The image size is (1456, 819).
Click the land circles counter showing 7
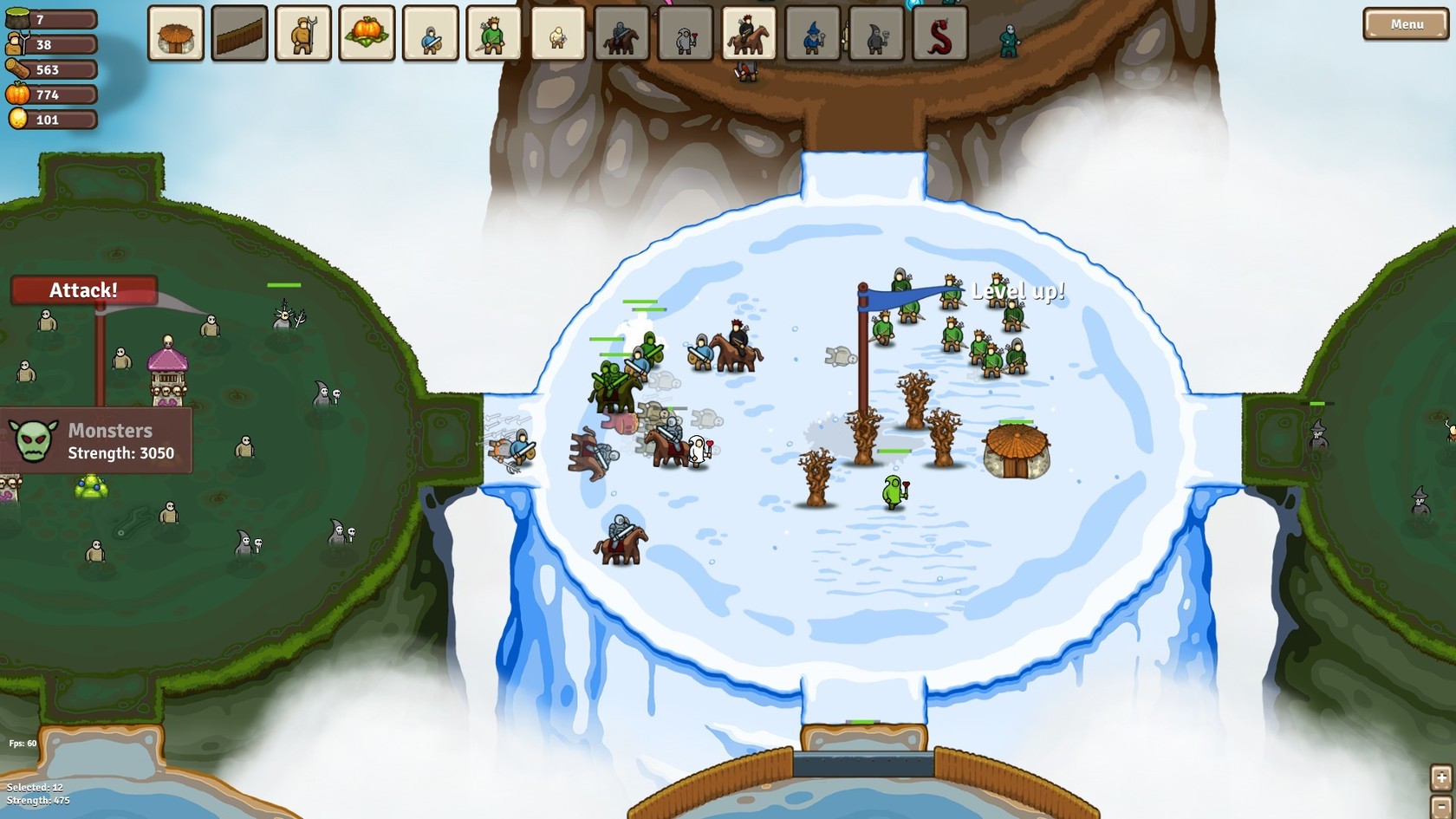click(x=49, y=15)
